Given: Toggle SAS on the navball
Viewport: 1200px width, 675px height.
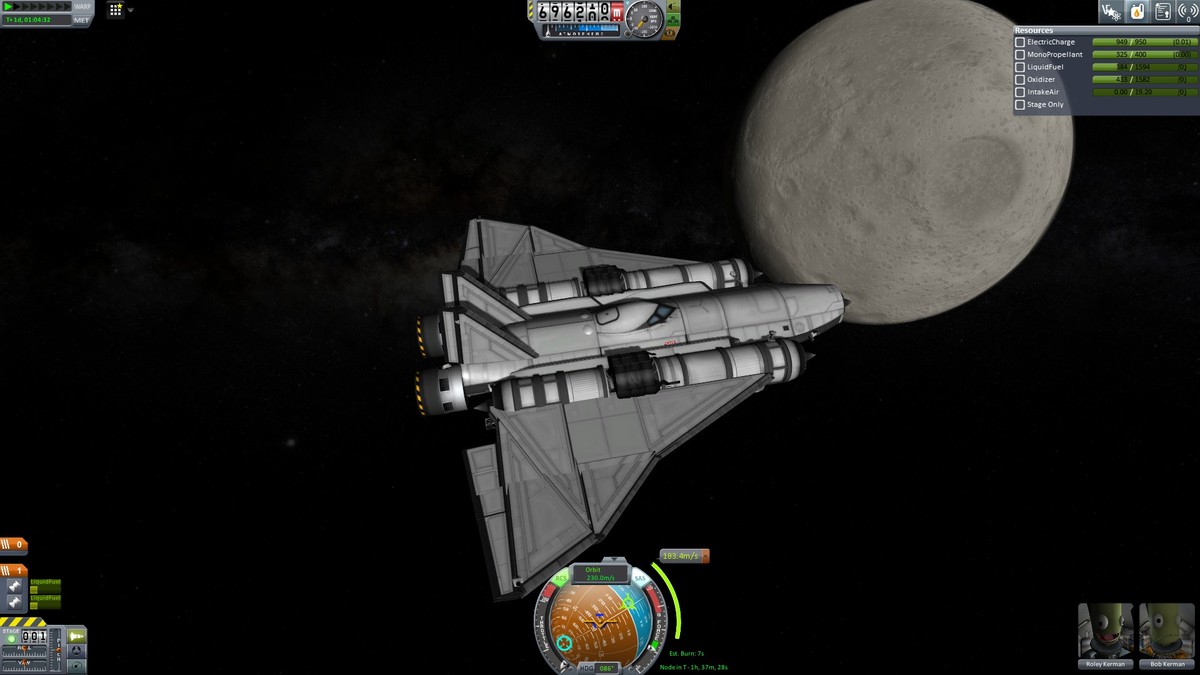Looking at the screenshot, I should tap(639, 578).
